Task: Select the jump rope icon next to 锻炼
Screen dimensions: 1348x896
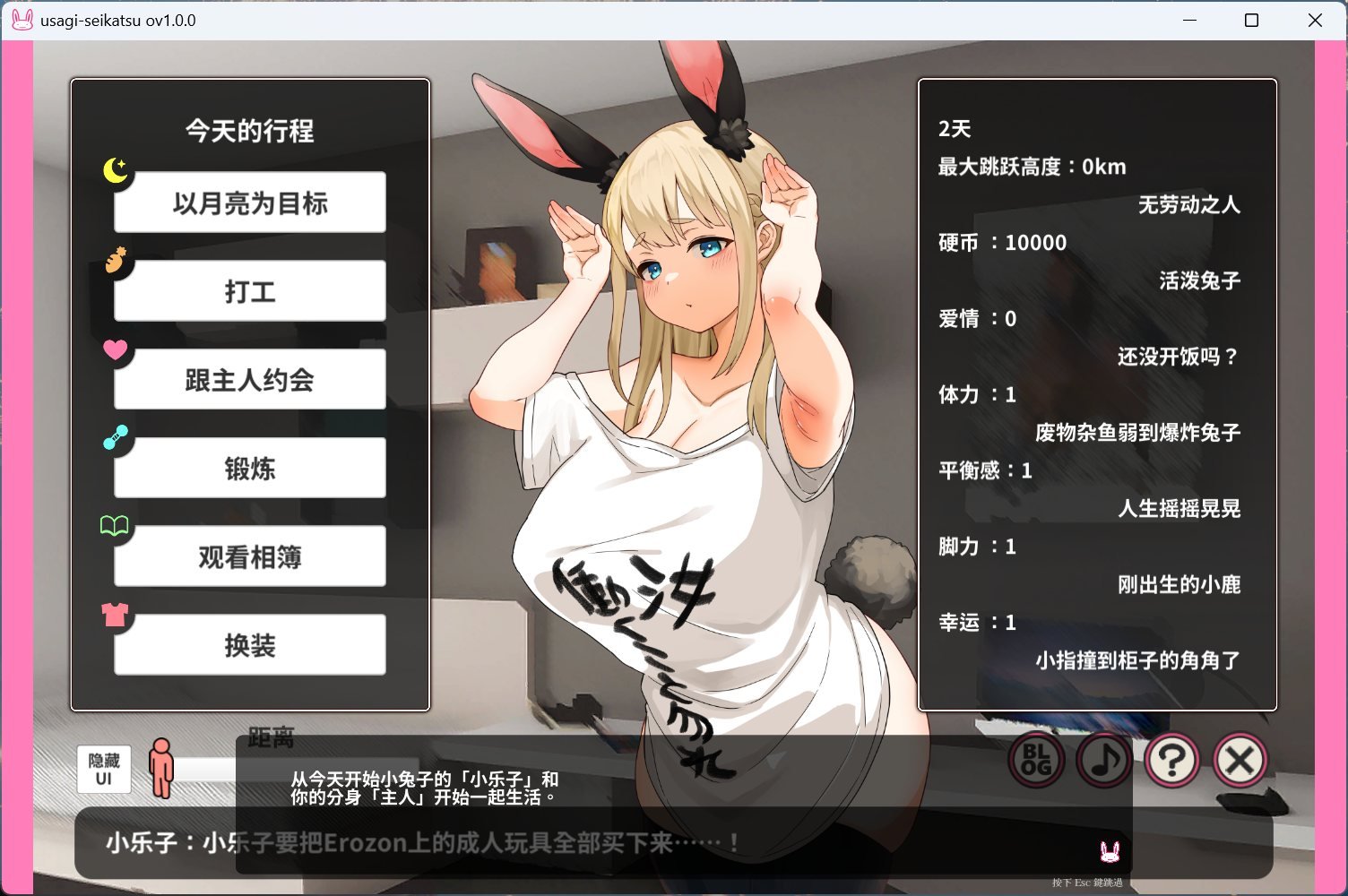Action: click(x=115, y=438)
